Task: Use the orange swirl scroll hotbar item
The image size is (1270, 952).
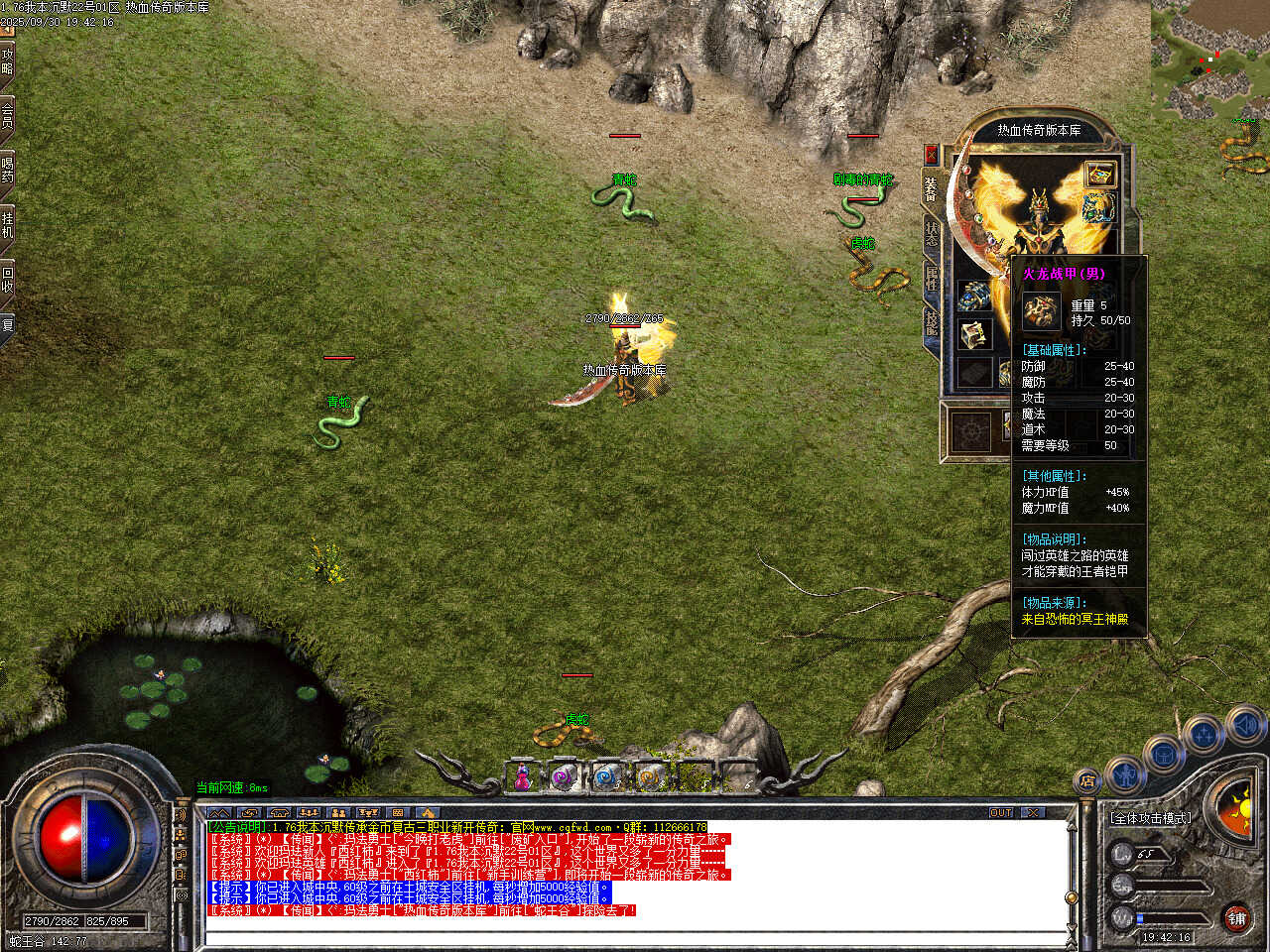Action: [x=649, y=777]
